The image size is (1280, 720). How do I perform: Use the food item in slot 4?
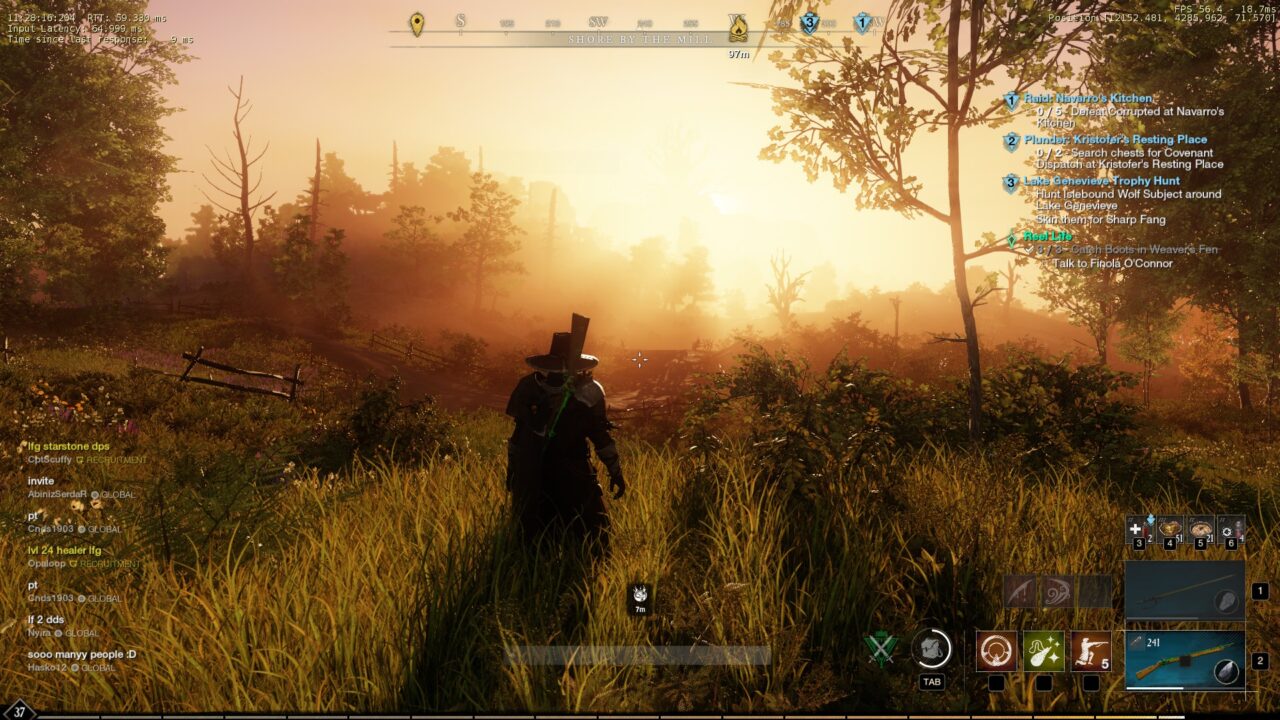(x=1169, y=529)
